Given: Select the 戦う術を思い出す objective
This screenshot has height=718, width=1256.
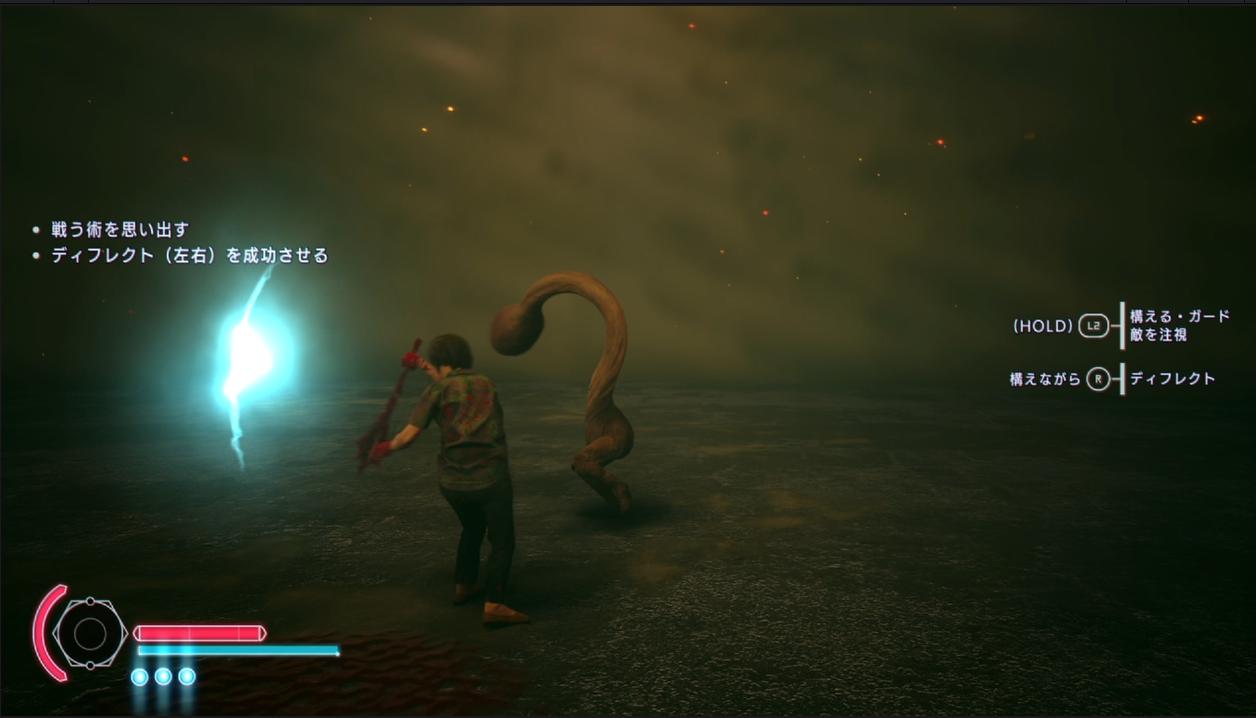Looking at the screenshot, I should click(120, 230).
